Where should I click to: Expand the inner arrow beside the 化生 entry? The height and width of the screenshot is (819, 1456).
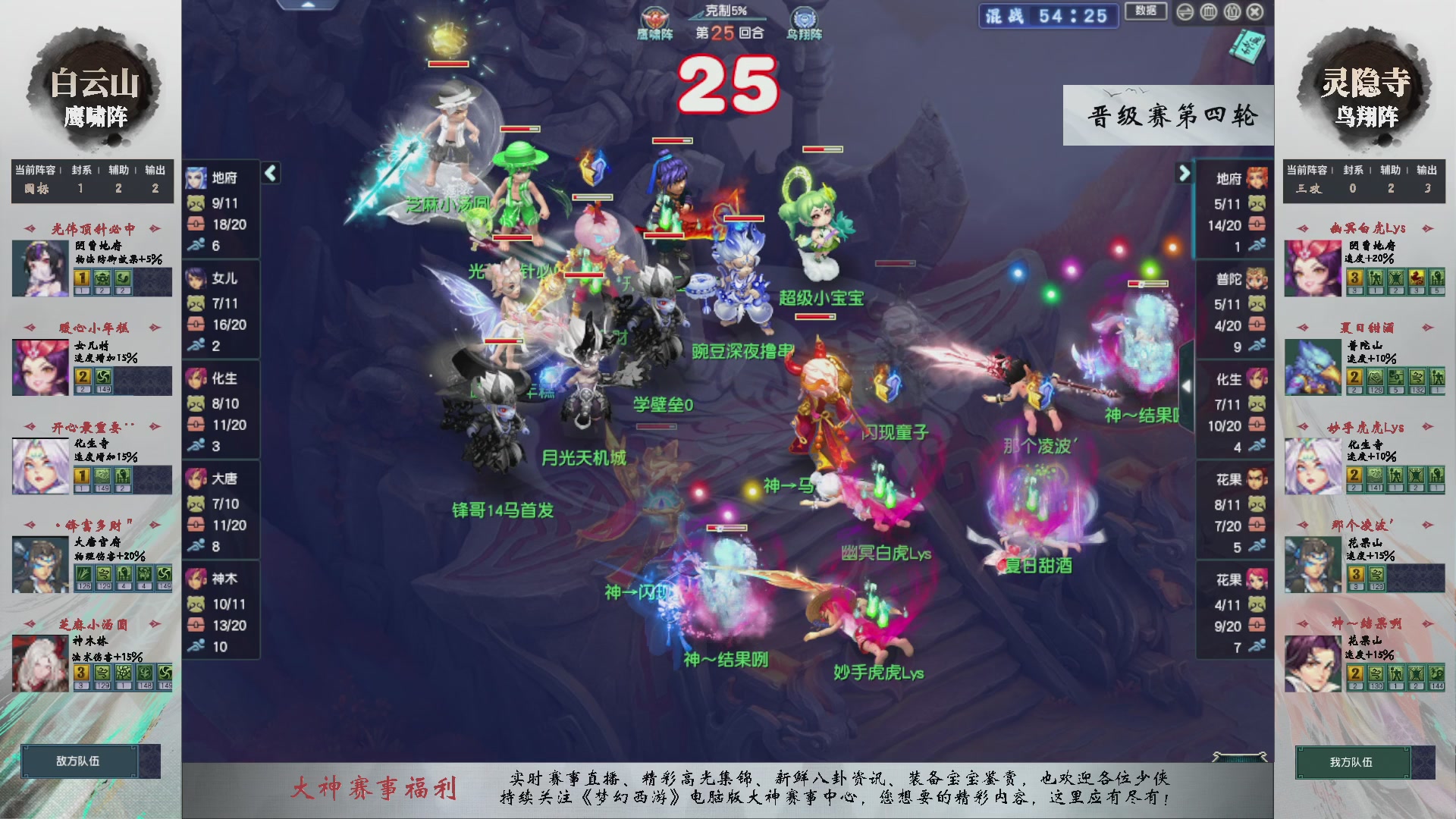pos(1188,384)
